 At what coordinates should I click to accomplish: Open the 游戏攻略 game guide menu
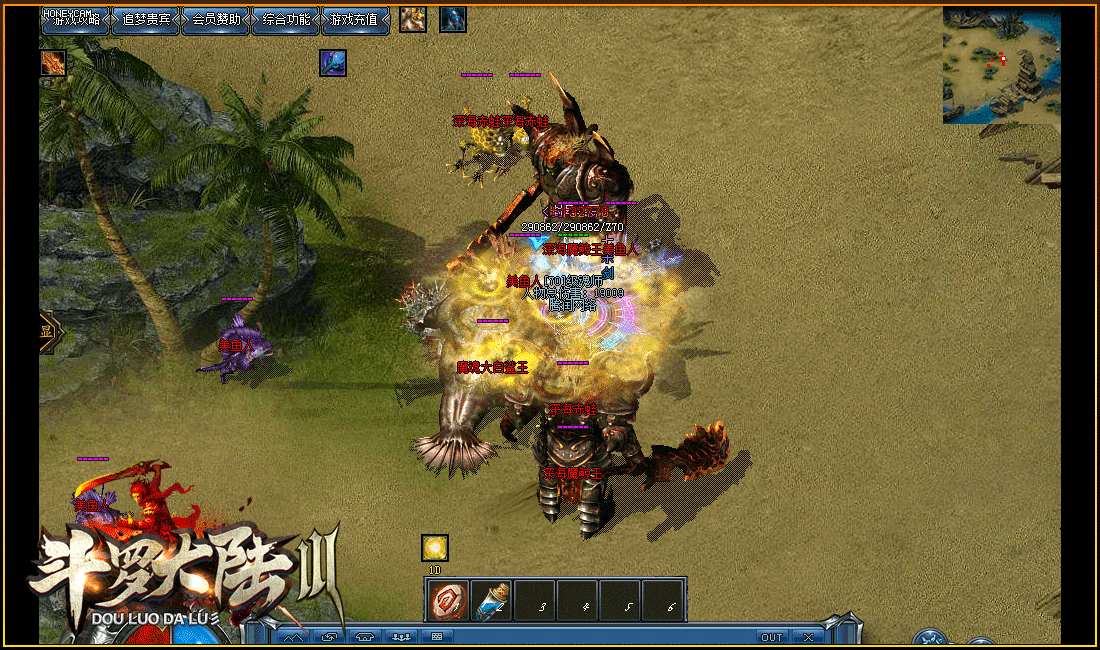(75, 20)
